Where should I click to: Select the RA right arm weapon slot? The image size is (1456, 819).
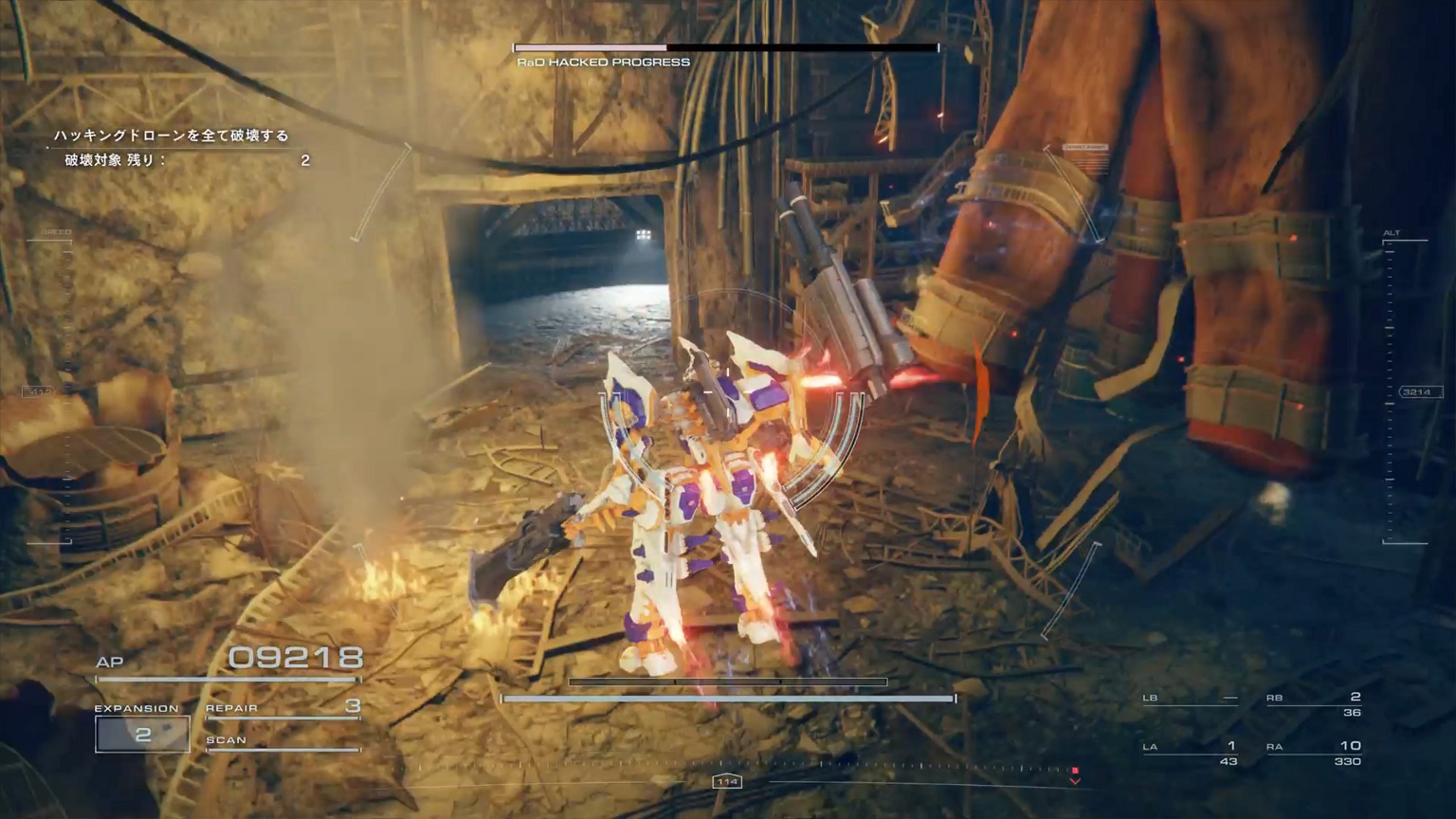[1314, 753]
